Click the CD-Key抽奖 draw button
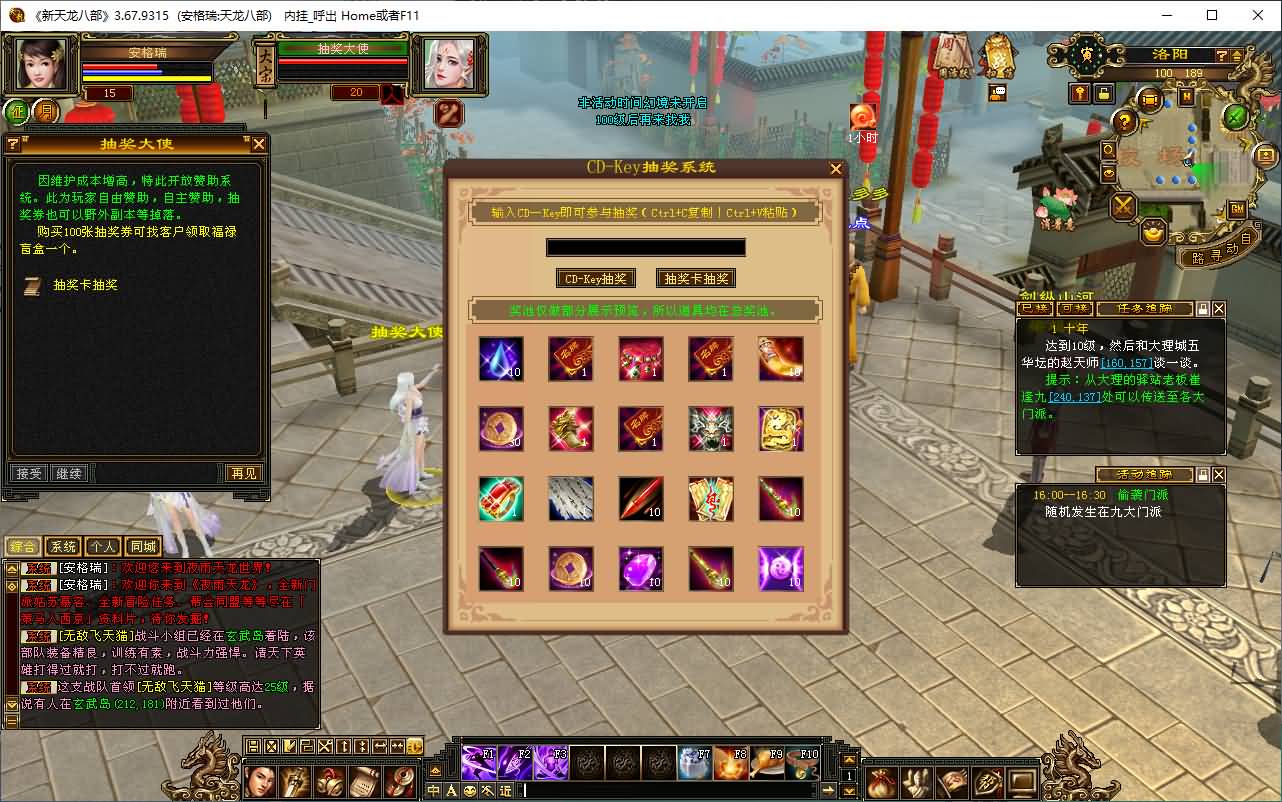Image resolution: width=1282 pixels, height=802 pixels. click(596, 279)
